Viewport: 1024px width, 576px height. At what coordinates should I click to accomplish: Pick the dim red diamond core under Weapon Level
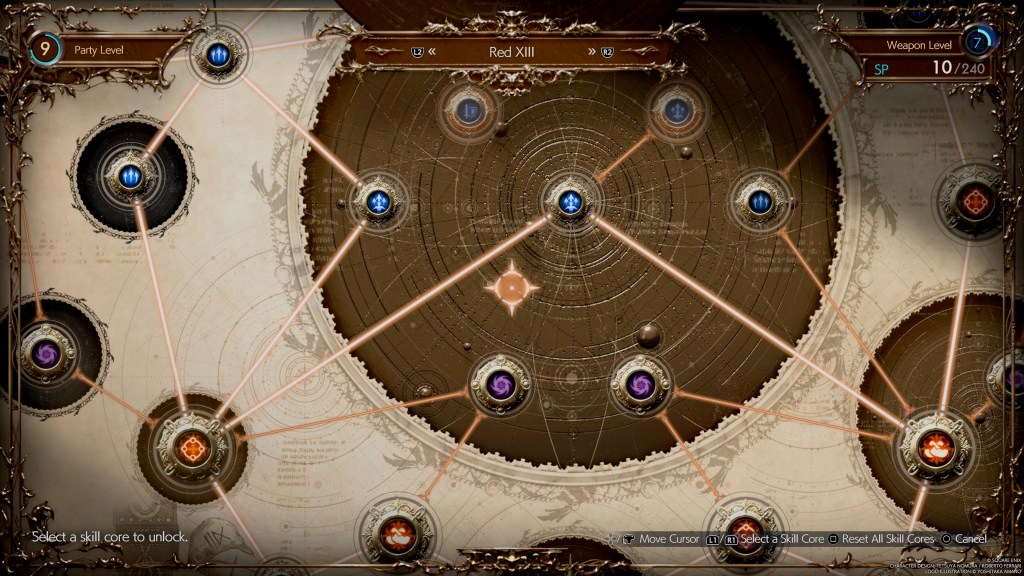969,200
